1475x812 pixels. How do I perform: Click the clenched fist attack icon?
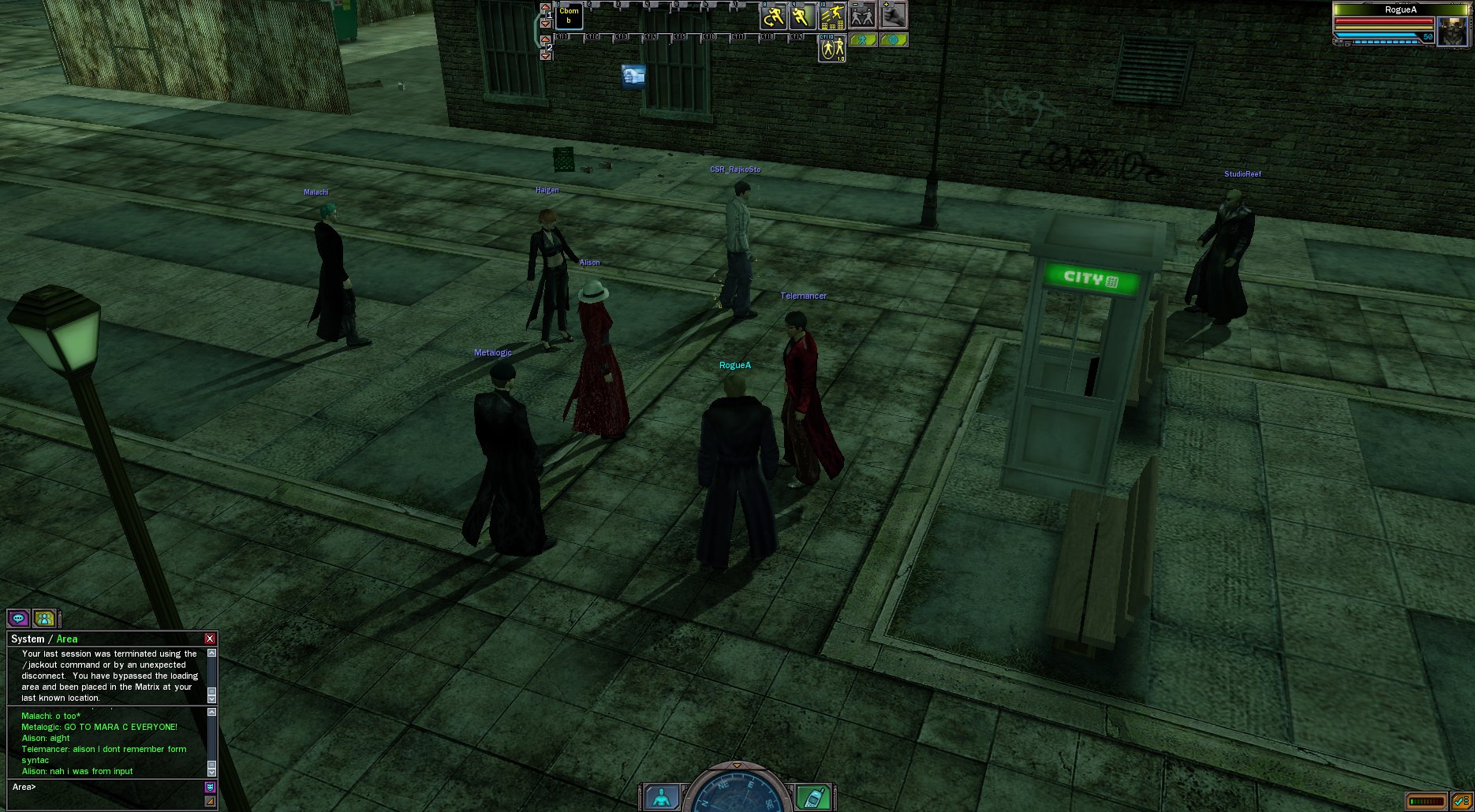[x=892, y=17]
